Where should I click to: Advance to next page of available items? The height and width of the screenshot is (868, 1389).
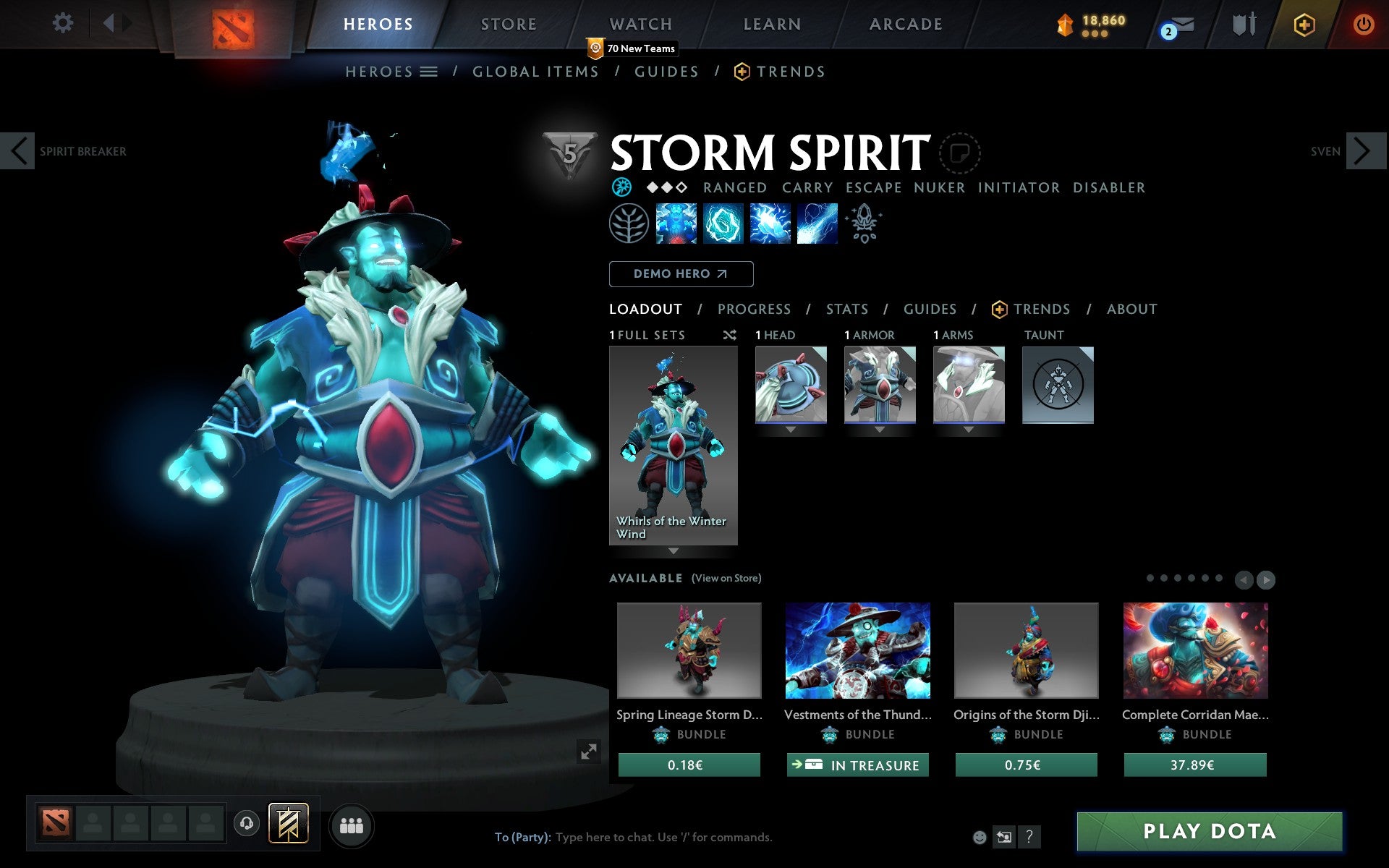(x=1265, y=579)
